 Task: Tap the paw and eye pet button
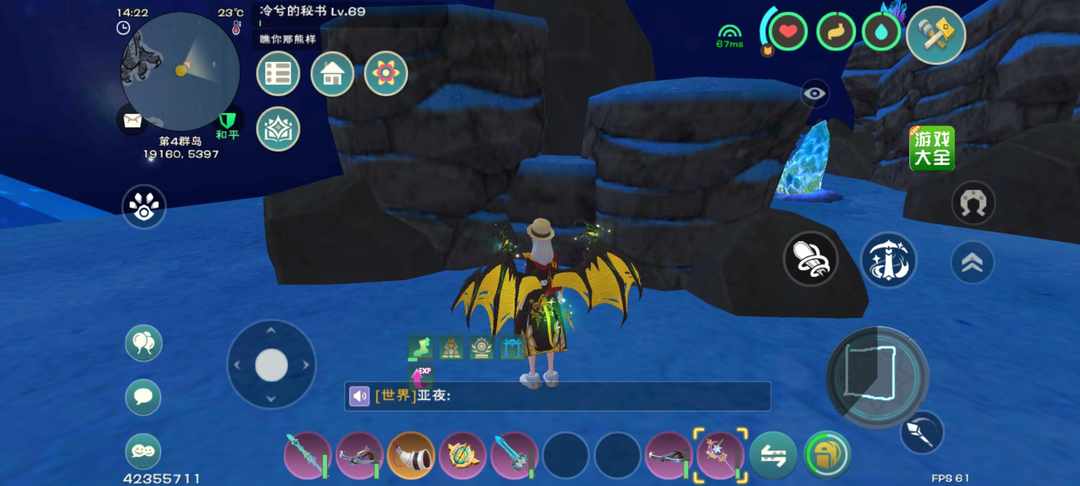(144, 206)
